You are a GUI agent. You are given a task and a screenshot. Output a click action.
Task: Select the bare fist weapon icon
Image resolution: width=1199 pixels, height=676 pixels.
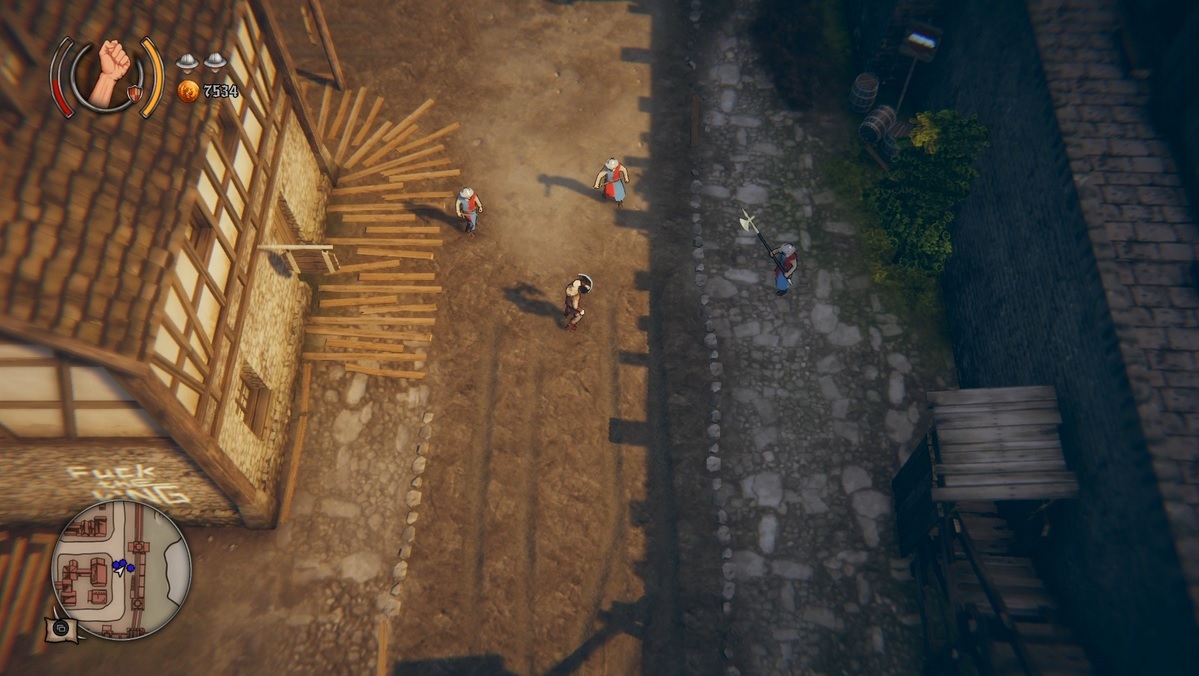(x=108, y=72)
